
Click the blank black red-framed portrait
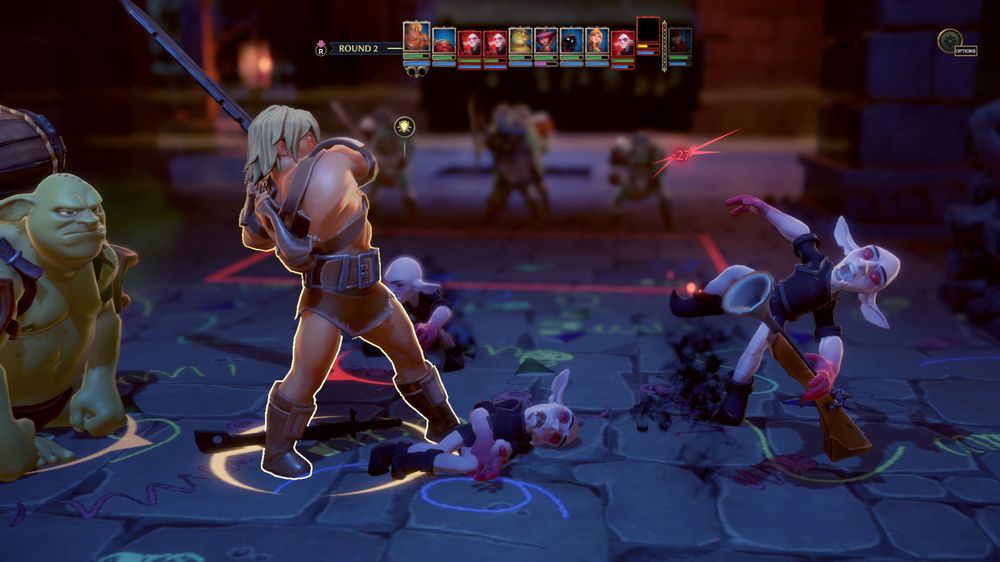648,30
